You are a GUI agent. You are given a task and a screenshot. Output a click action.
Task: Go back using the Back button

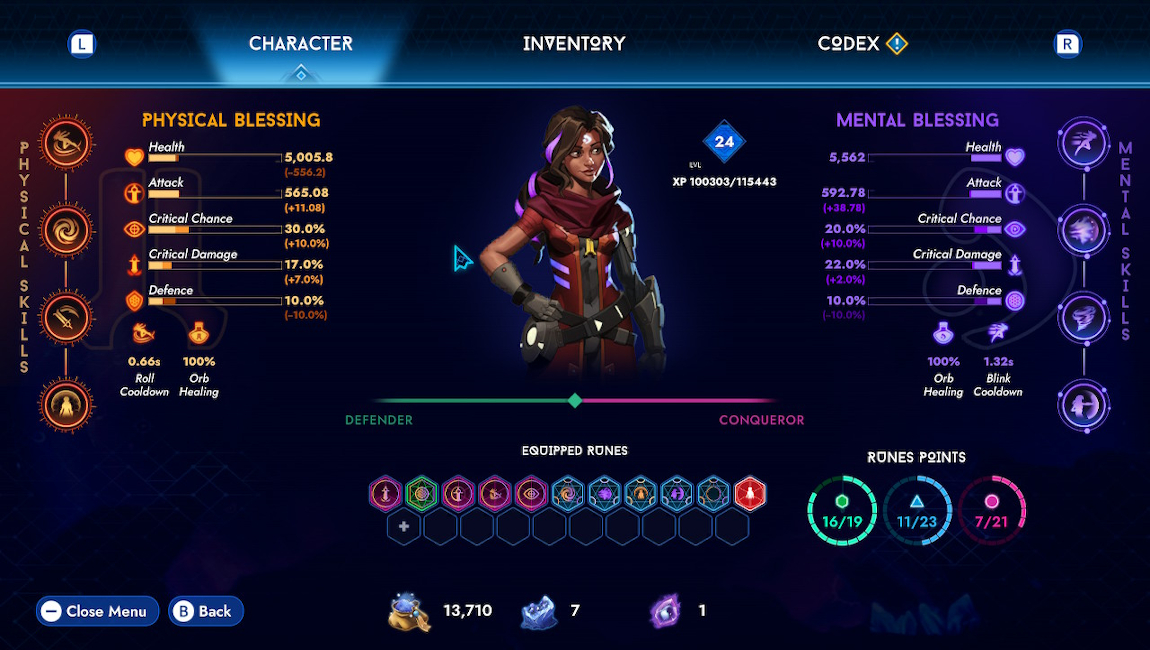[205, 611]
